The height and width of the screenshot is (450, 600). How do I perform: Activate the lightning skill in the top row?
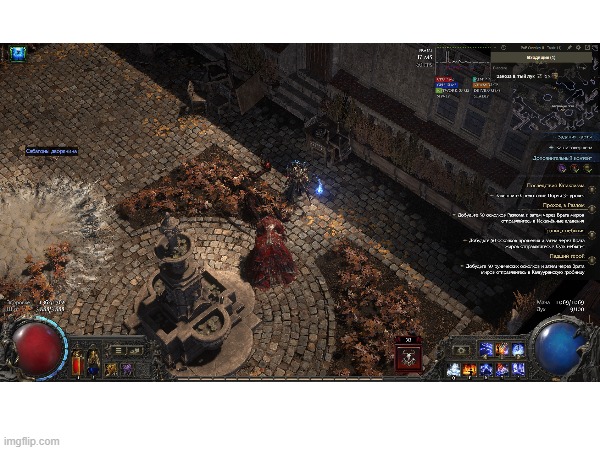[x=486, y=349]
